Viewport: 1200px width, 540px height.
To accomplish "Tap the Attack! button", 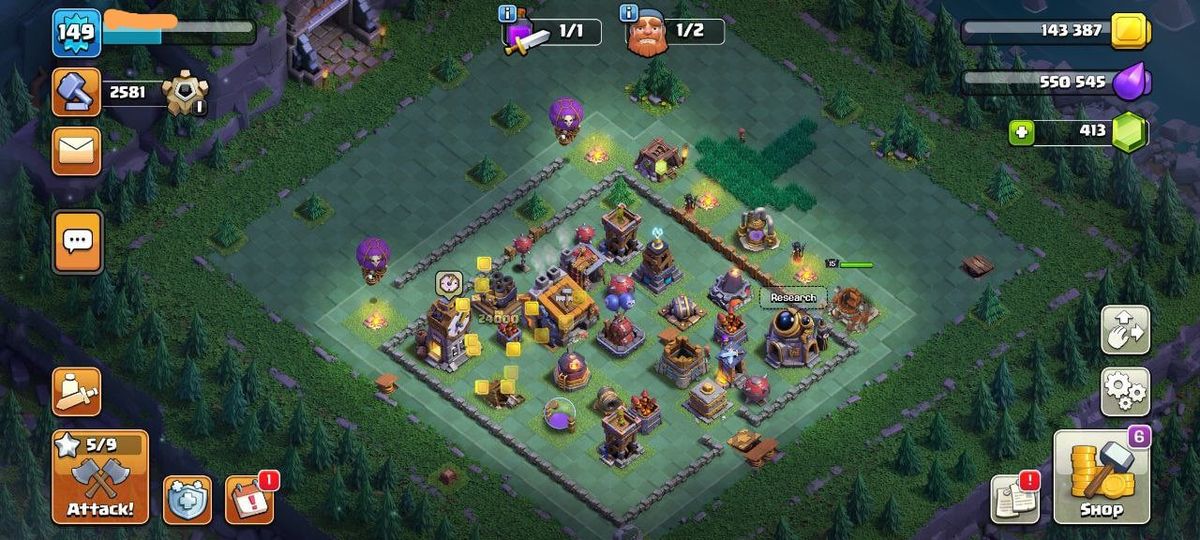I will 99,478.
